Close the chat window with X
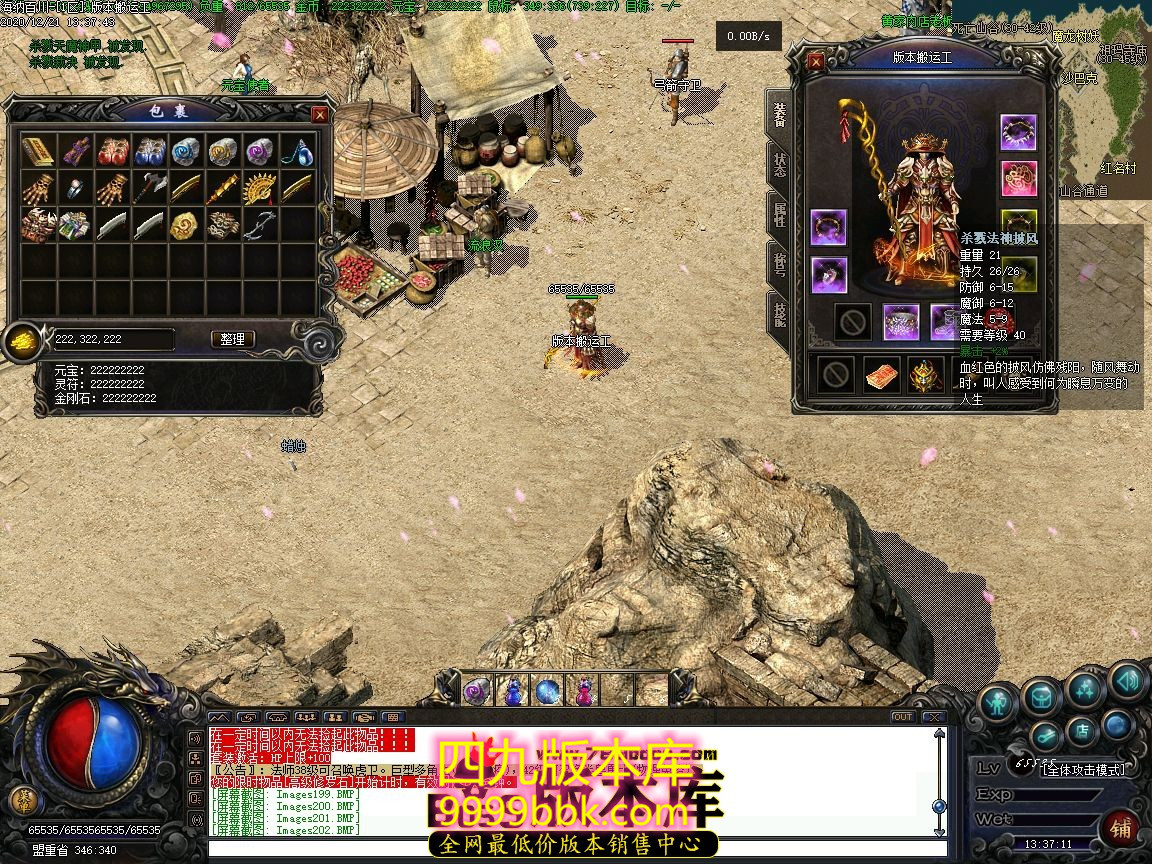 click(932, 717)
